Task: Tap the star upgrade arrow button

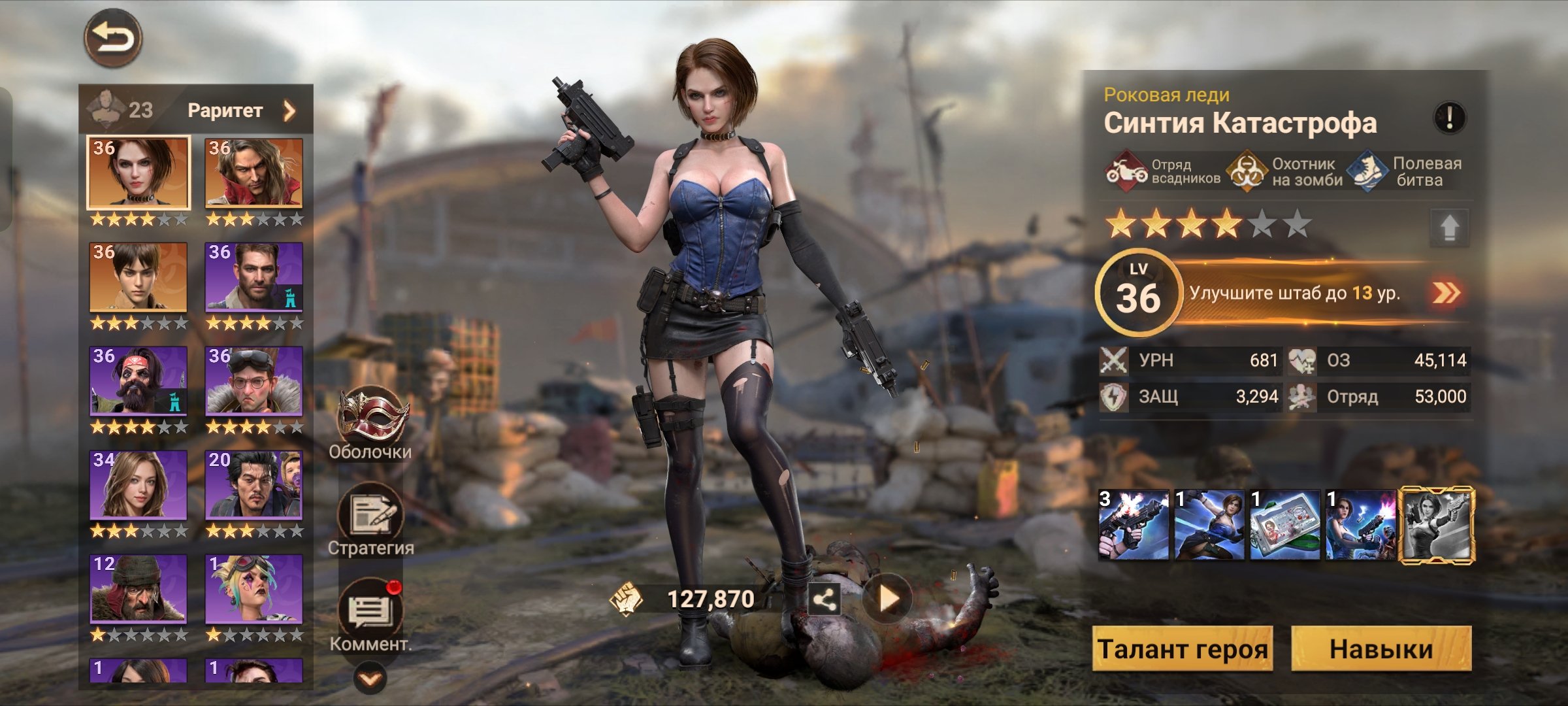Action: click(1449, 227)
